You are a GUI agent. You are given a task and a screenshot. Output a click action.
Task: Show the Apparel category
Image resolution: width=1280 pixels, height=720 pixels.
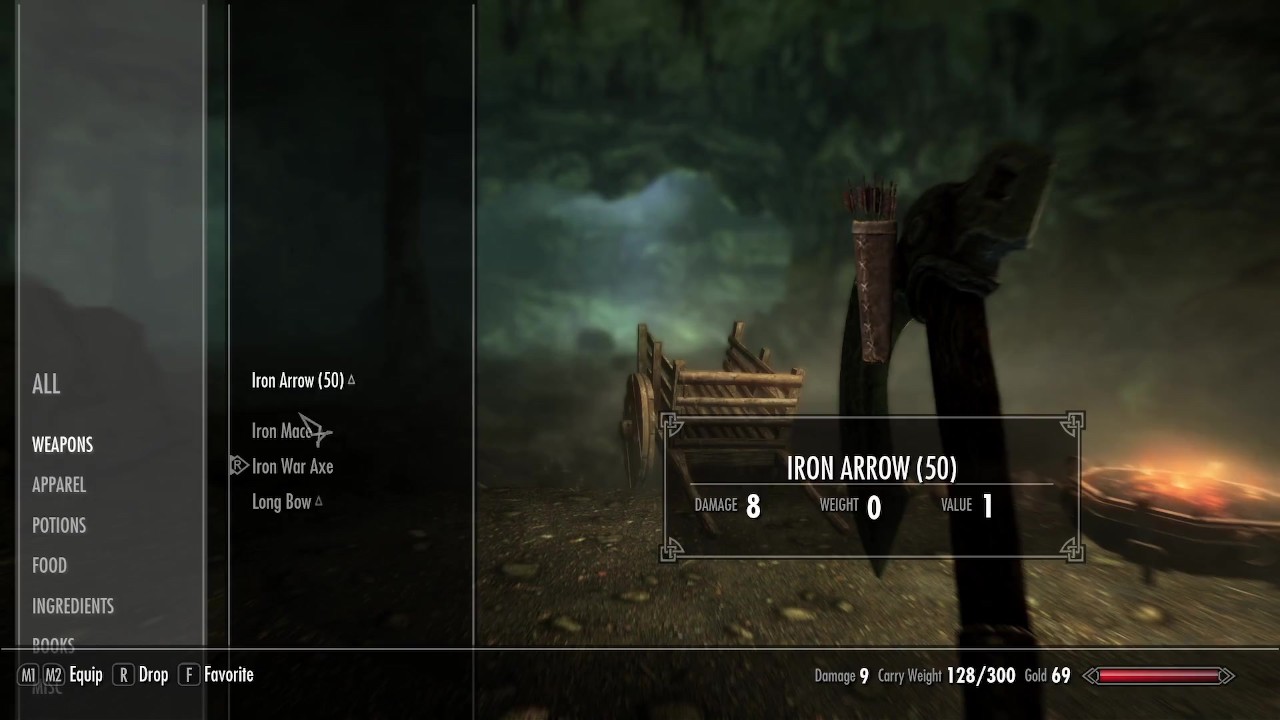(59, 485)
